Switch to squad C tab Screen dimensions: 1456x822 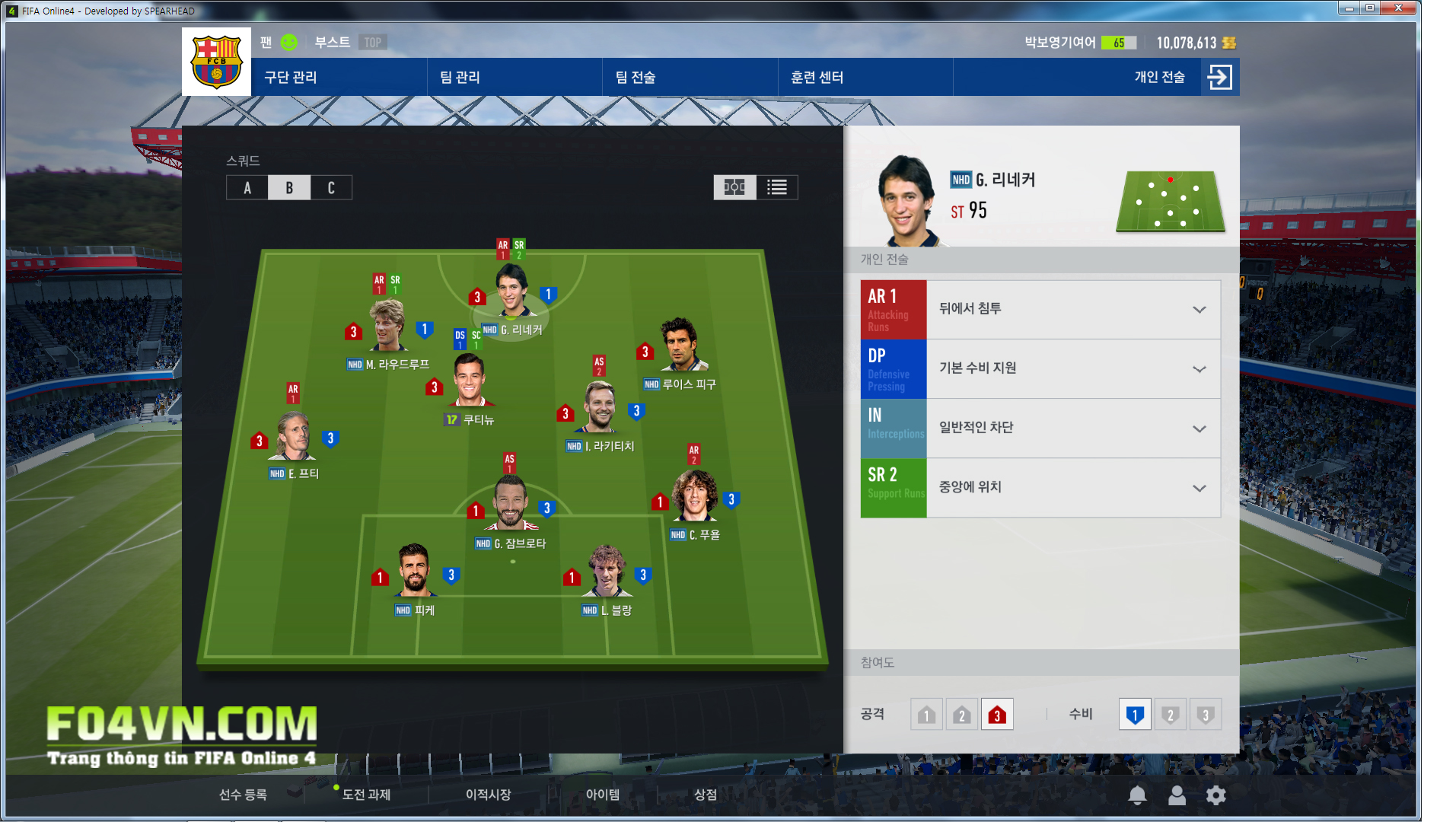tap(331, 188)
